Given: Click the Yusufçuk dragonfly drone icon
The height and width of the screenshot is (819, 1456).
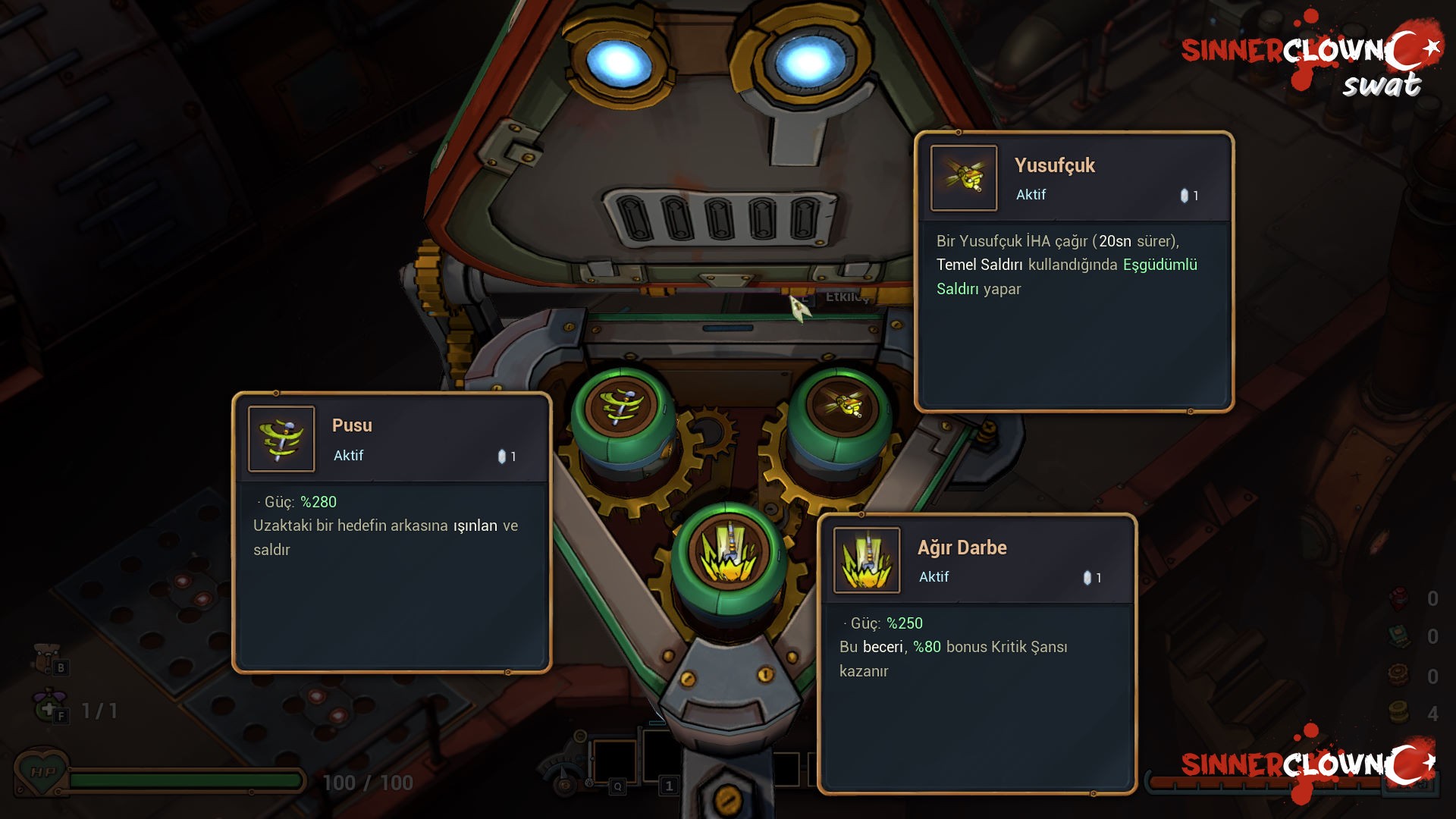Looking at the screenshot, I should click(964, 178).
